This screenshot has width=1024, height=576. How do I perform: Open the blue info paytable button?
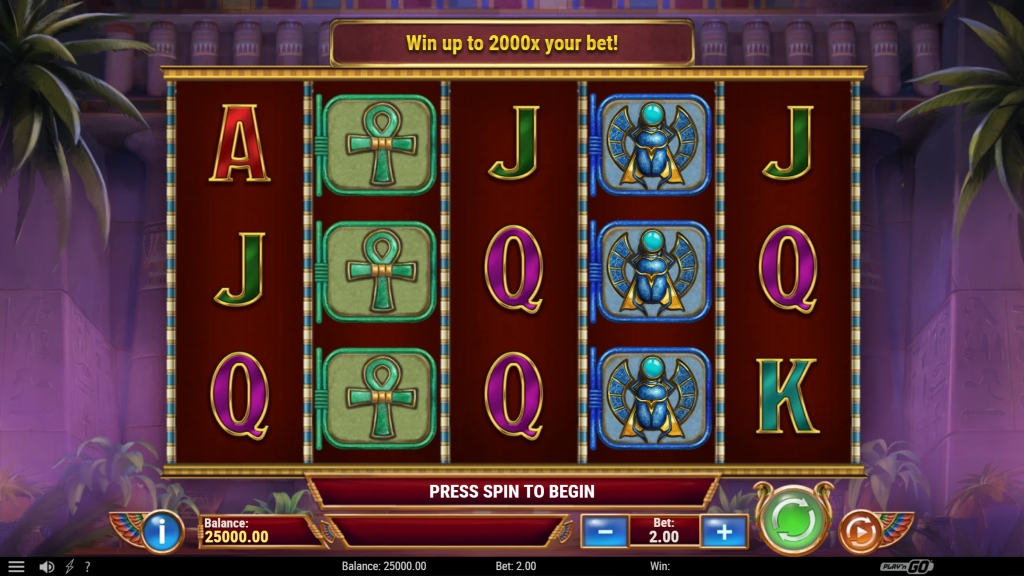[161, 530]
